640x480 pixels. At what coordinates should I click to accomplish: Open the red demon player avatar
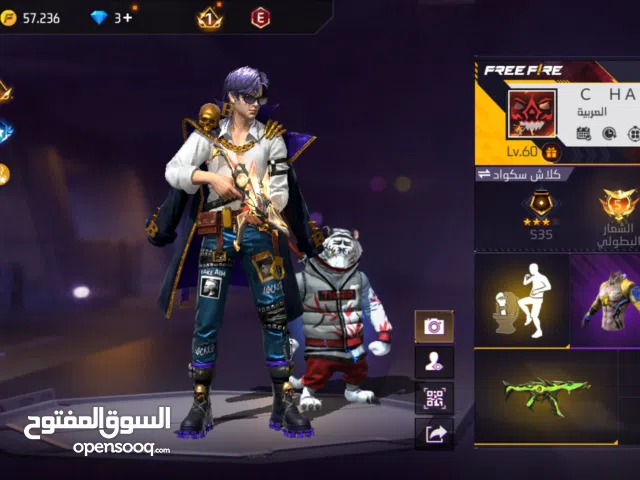533,115
